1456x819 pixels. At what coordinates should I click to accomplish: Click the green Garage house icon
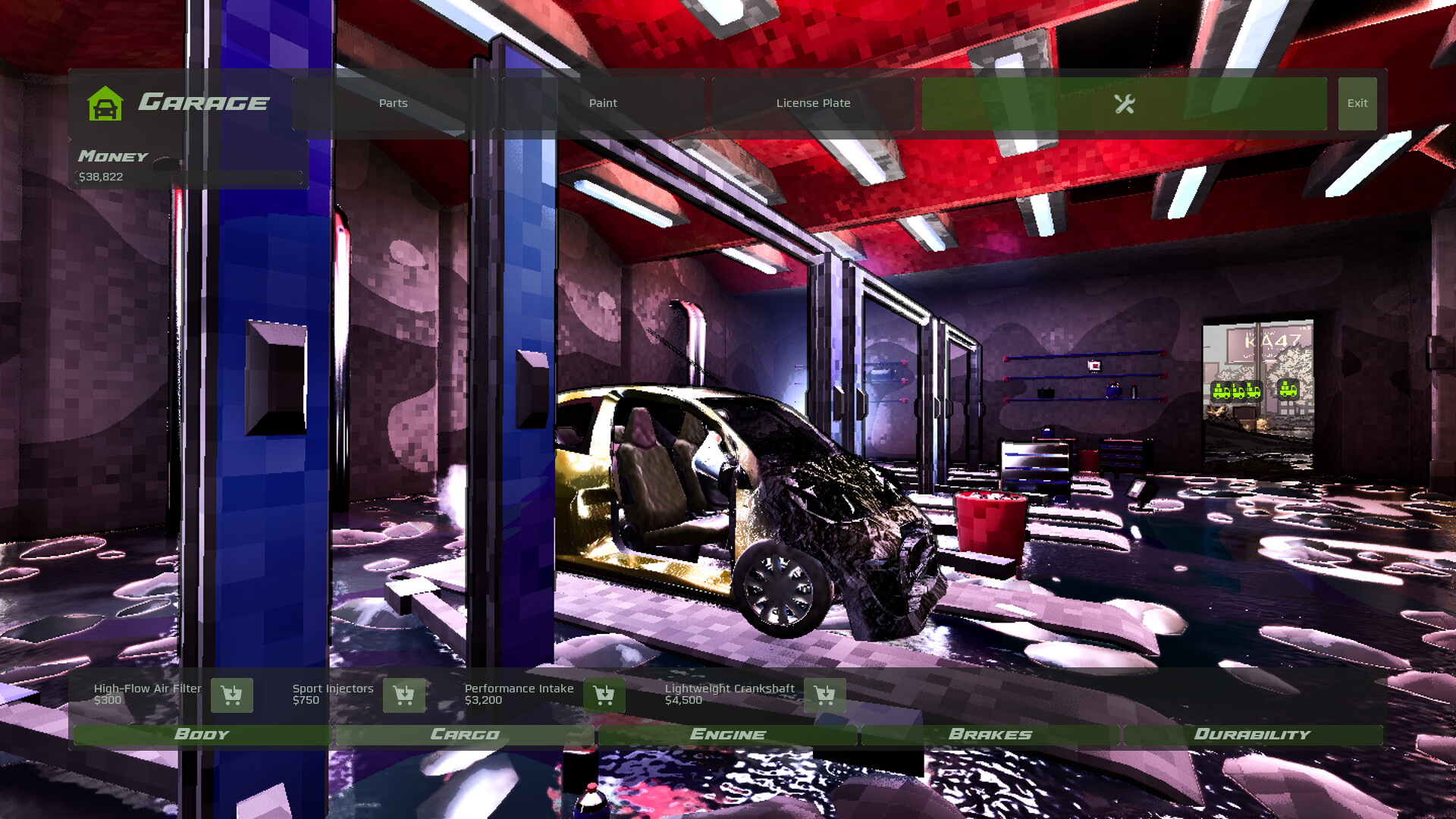click(x=104, y=103)
